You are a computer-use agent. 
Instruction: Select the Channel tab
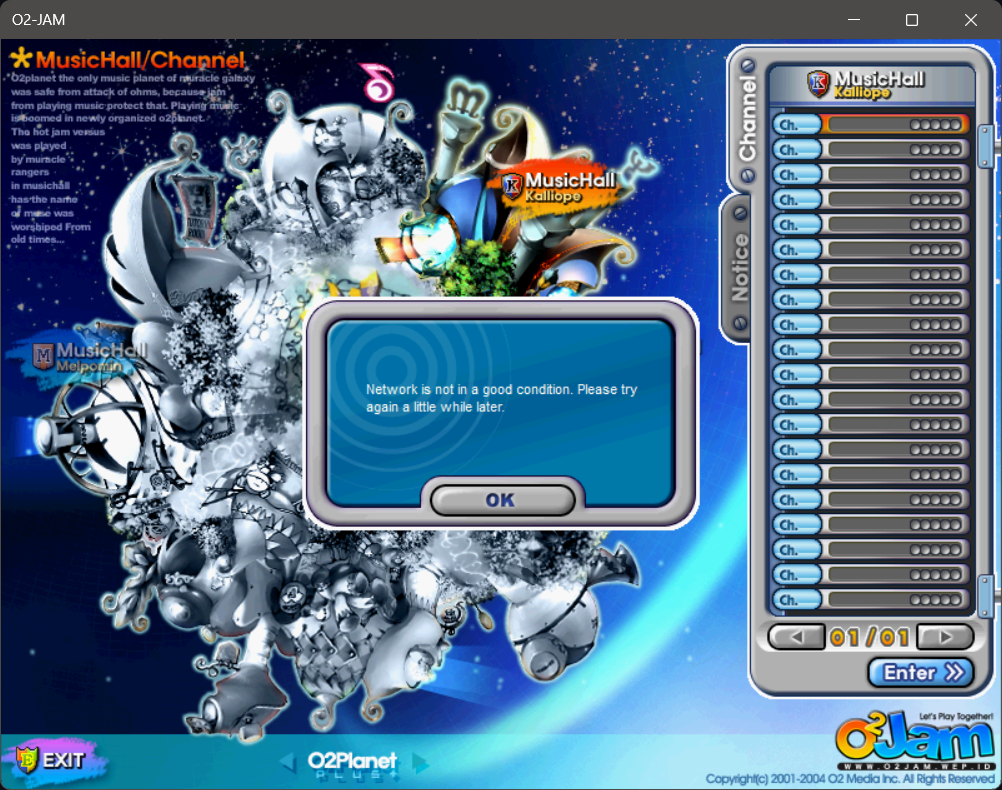(x=748, y=118)
